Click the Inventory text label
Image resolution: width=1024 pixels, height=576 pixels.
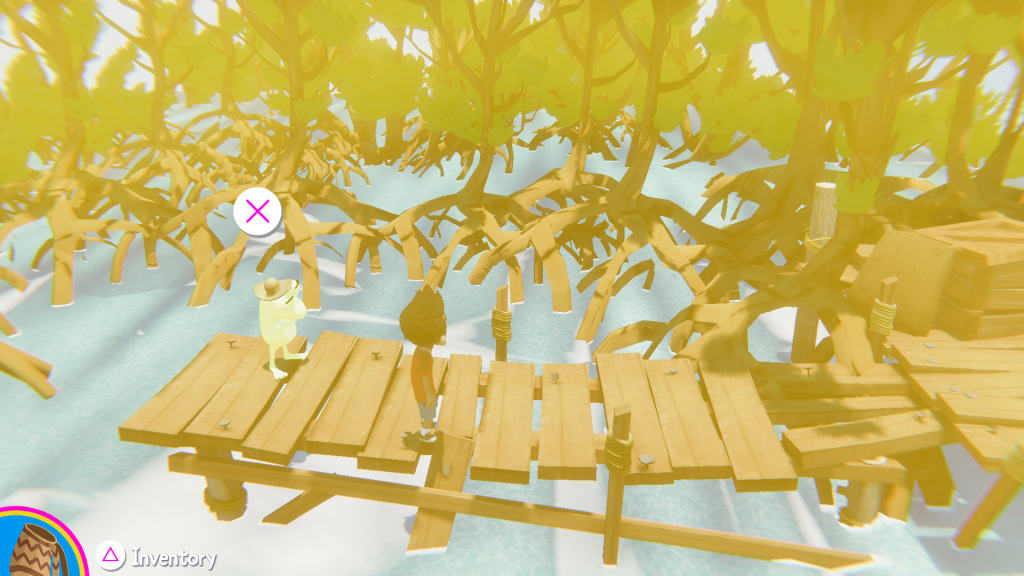click(173, 557)
